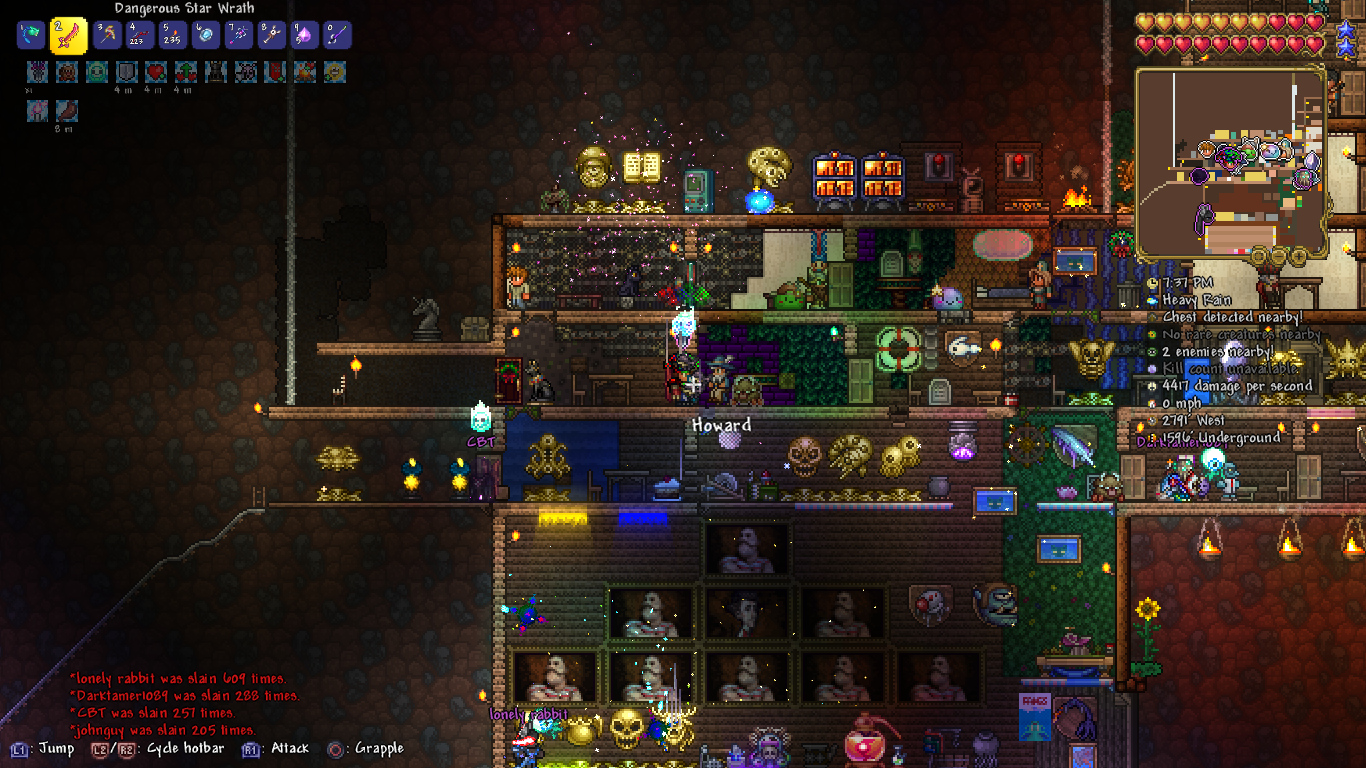The width and height of the screenshot is (1366, 768).
Task: Click the drumstick Well Fed buff icon
Action: point(67,111)
